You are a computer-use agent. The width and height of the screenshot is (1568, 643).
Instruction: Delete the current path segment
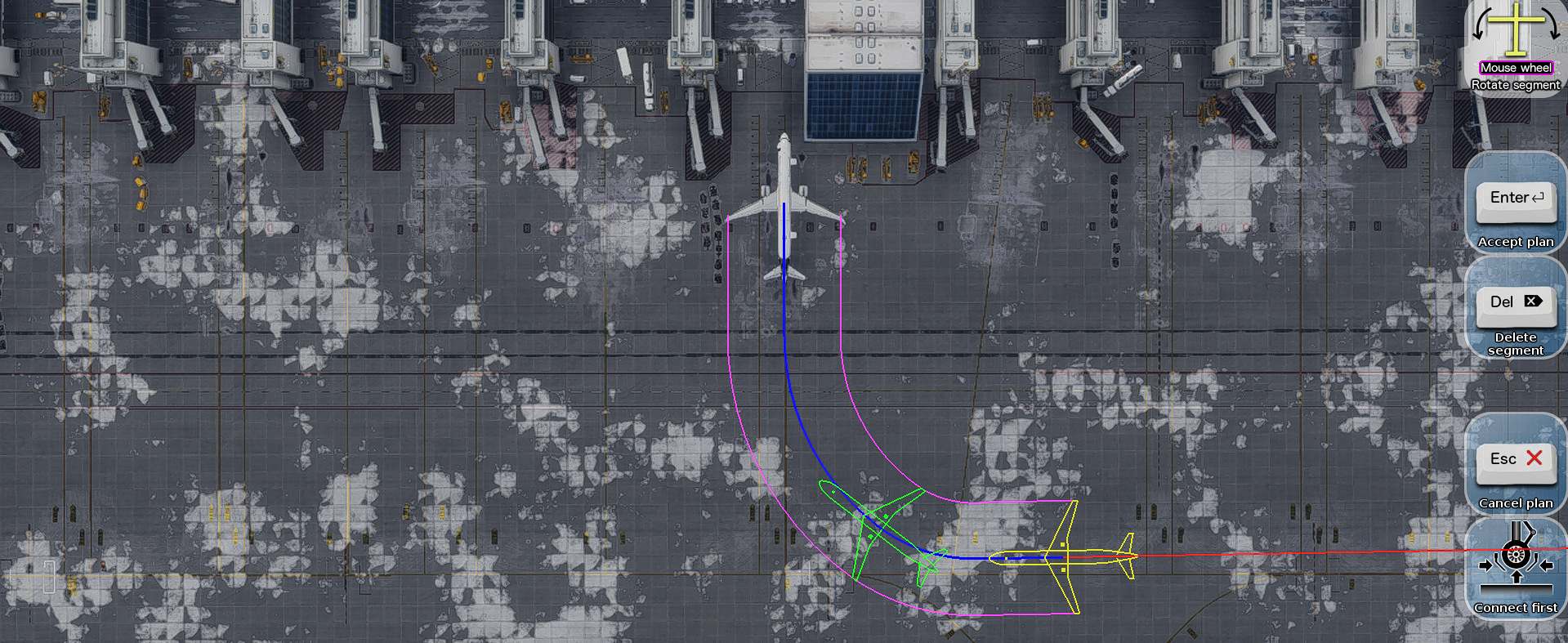(1516, 305)
